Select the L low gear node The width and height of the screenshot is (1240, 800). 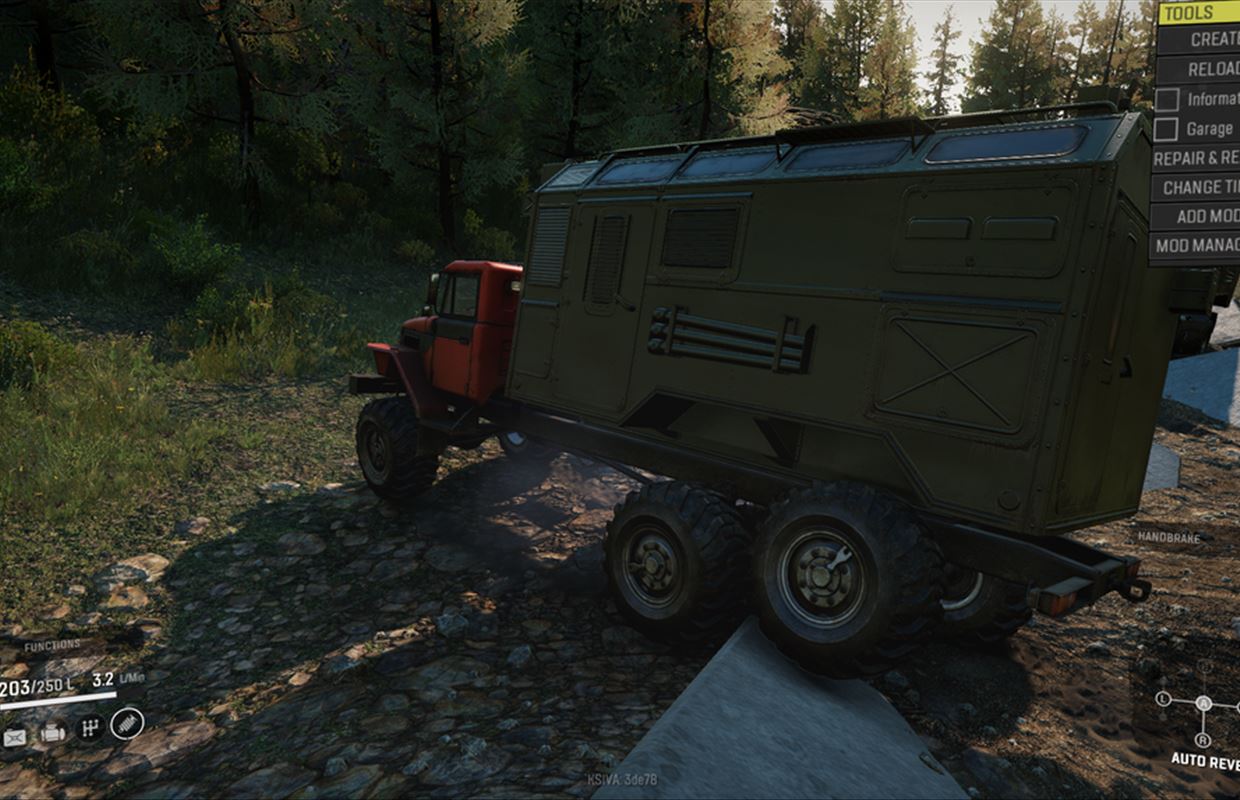[x=1163, y=698]
